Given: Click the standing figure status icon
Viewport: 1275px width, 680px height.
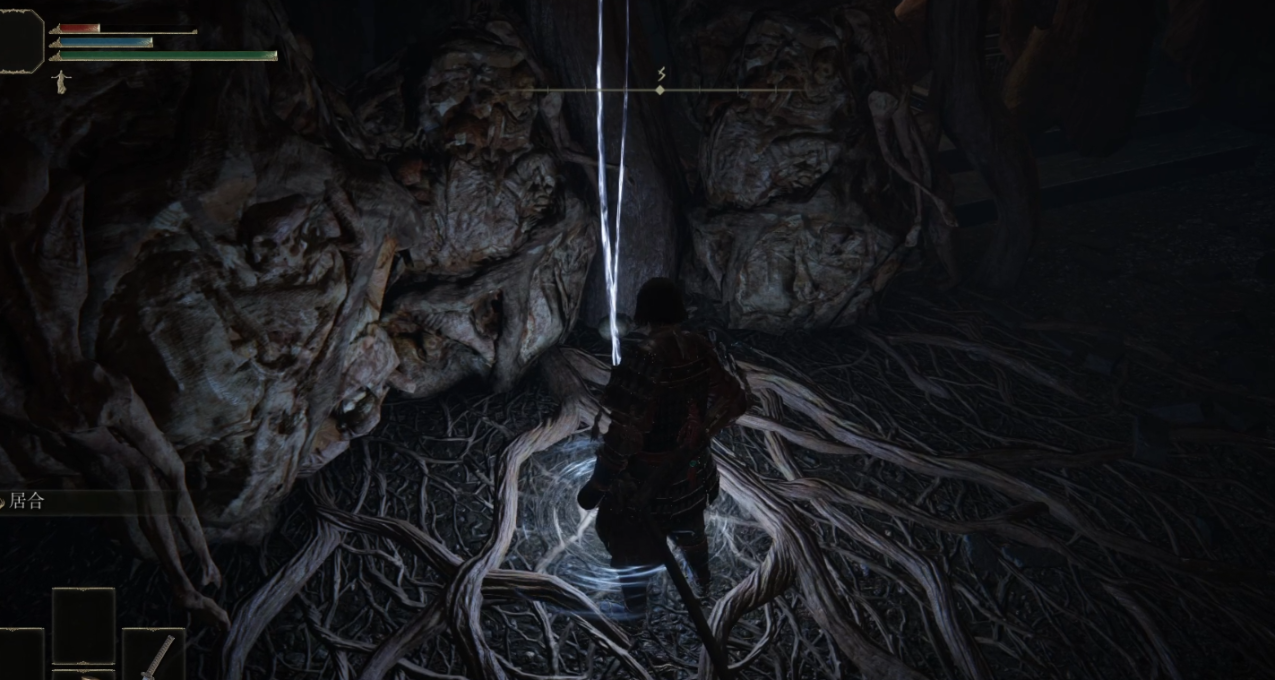Looking at the screenshot, I should pyautogui.click(x=61, y=82).
